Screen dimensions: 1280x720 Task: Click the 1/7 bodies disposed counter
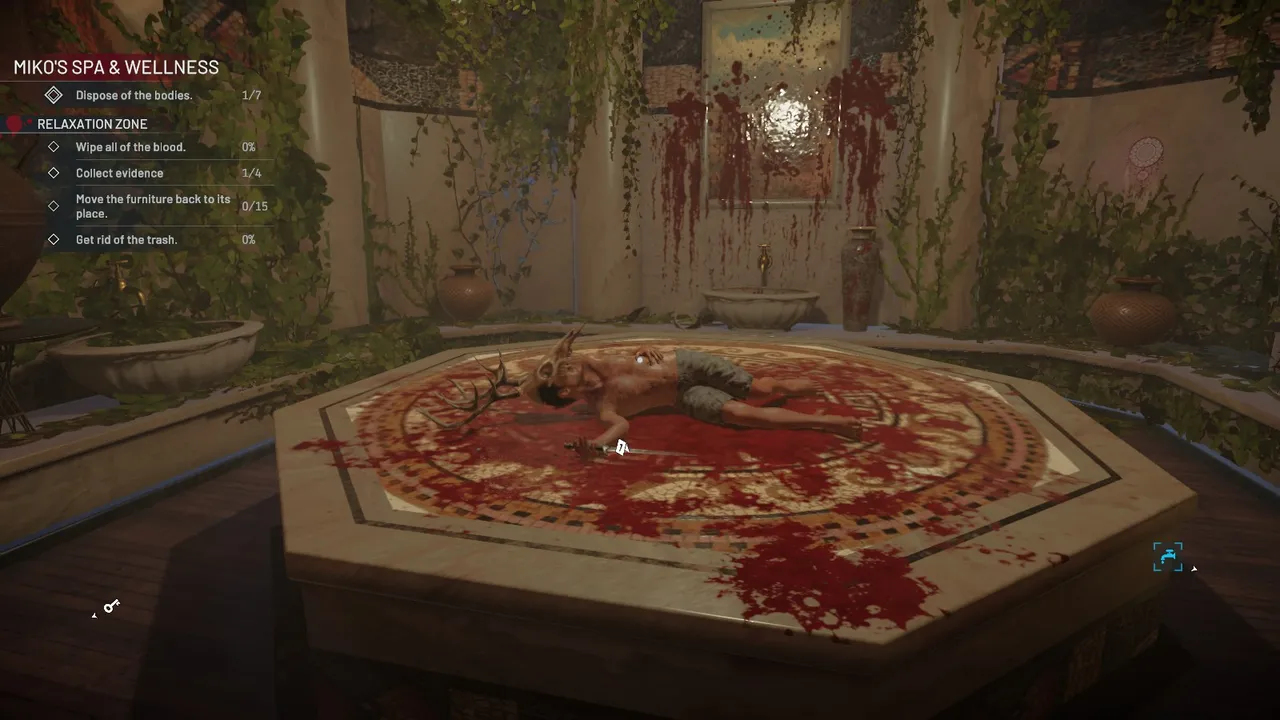coord(251,94)
